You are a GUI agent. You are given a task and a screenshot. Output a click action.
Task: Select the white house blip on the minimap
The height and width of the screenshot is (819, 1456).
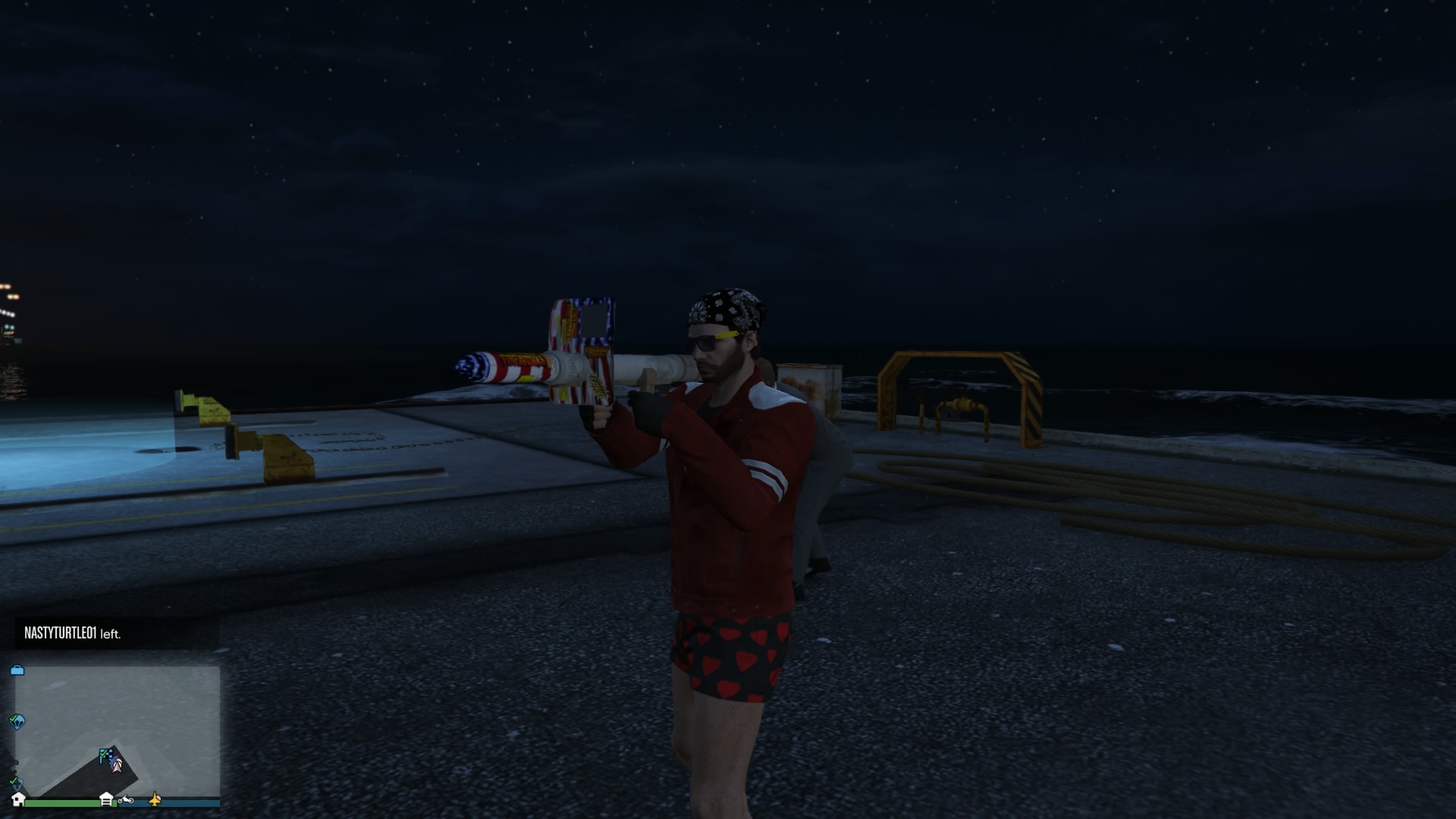[x=18, y=799]
